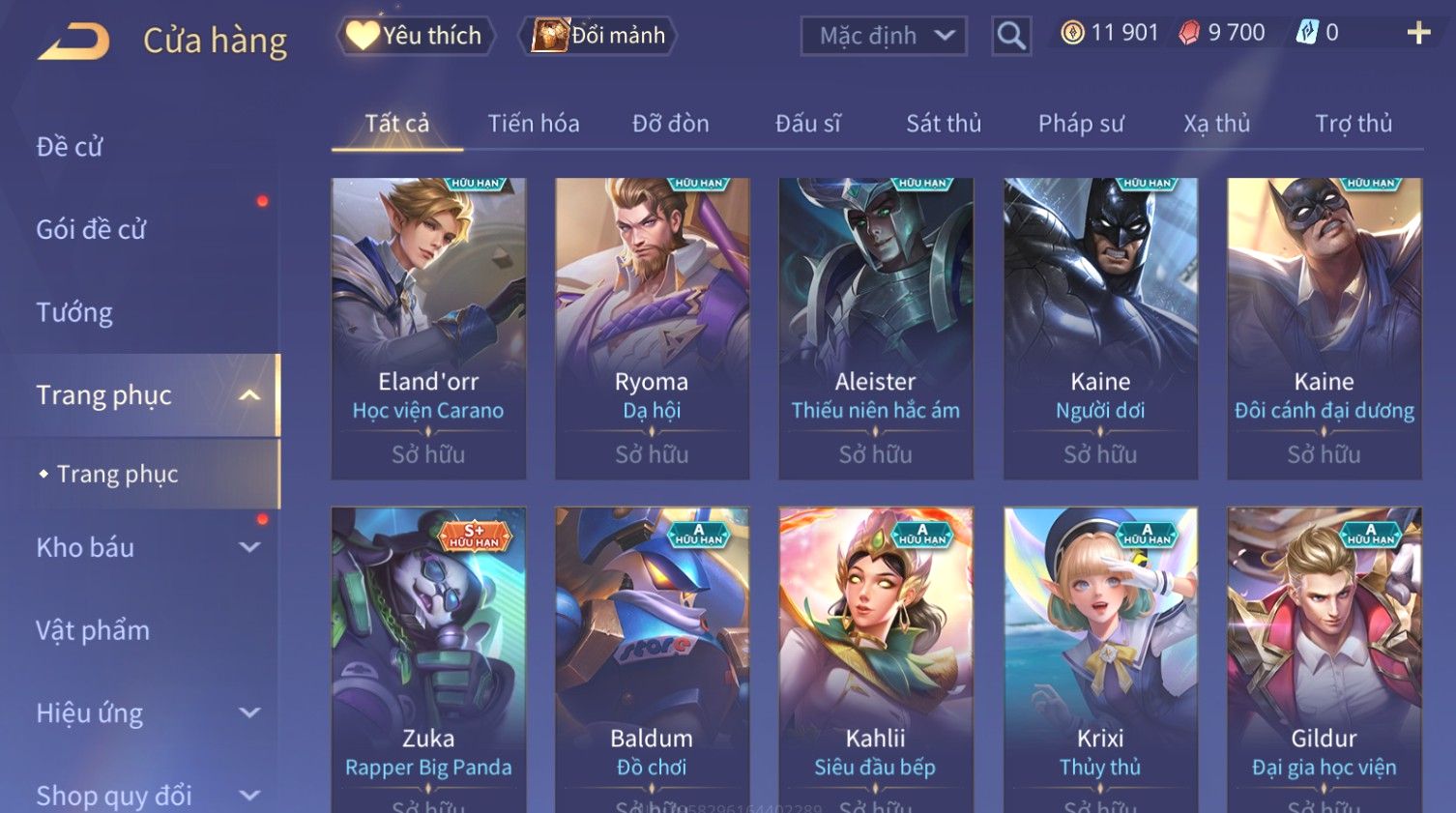
Task: Open the Yêu thích favorites list
Action: click(x=417, y=36)
